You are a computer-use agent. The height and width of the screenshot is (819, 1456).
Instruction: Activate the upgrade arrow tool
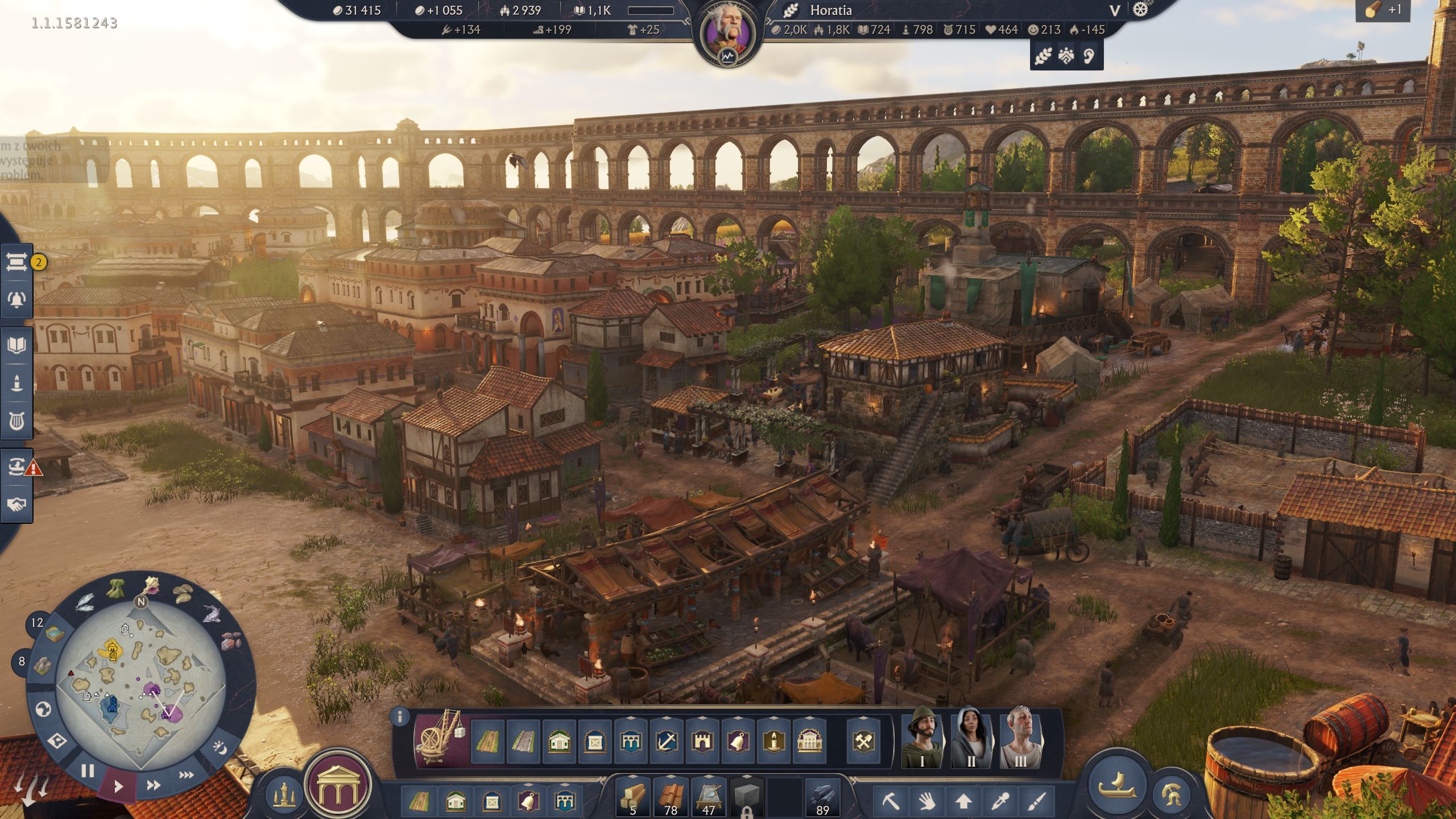(963, 801)
